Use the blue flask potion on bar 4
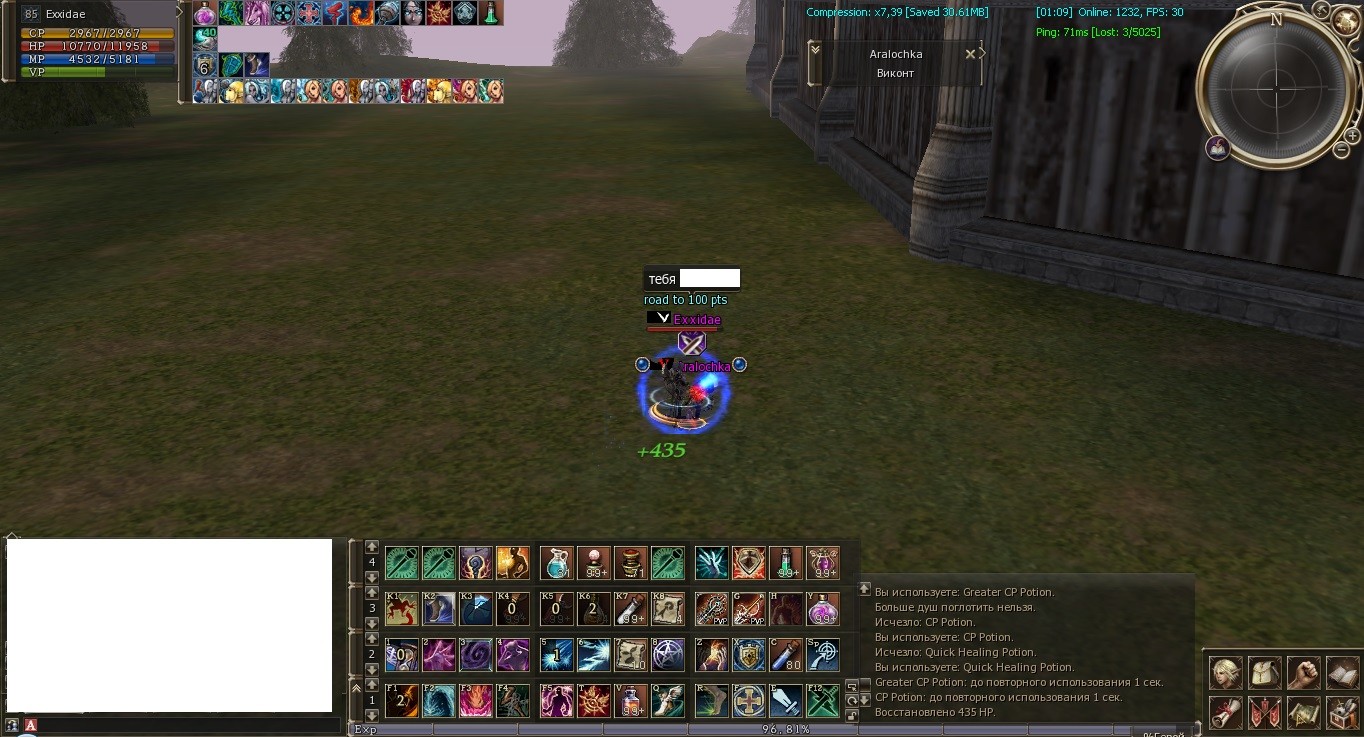 556,563
